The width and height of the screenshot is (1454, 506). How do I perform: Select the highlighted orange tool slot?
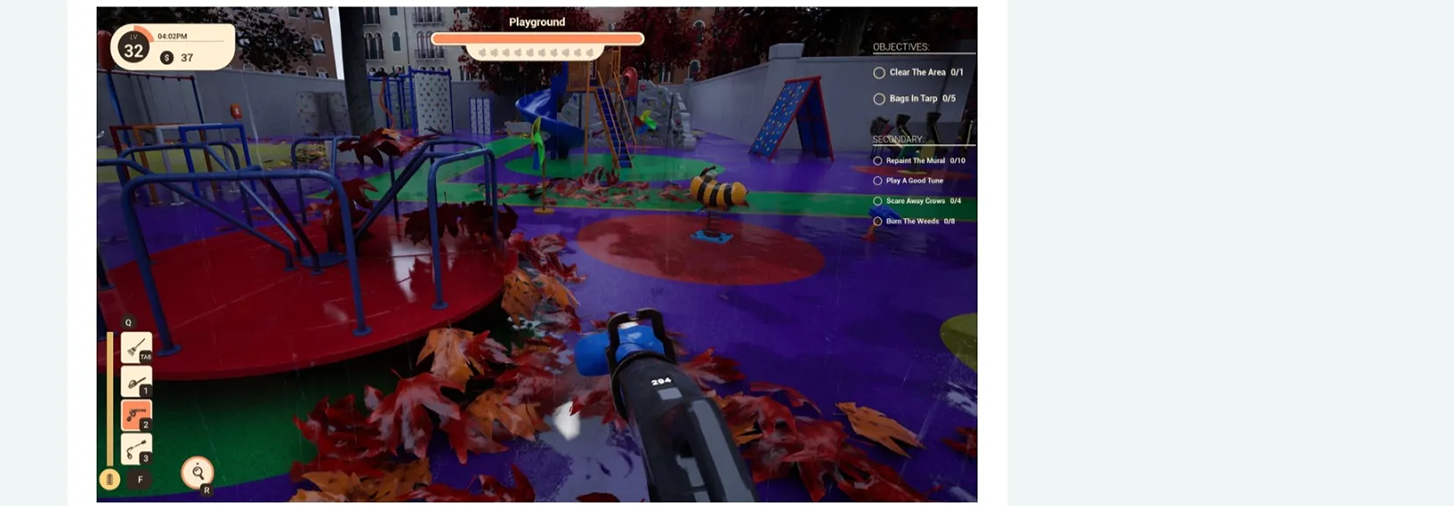pyautogui.click(x=136, y=415)
